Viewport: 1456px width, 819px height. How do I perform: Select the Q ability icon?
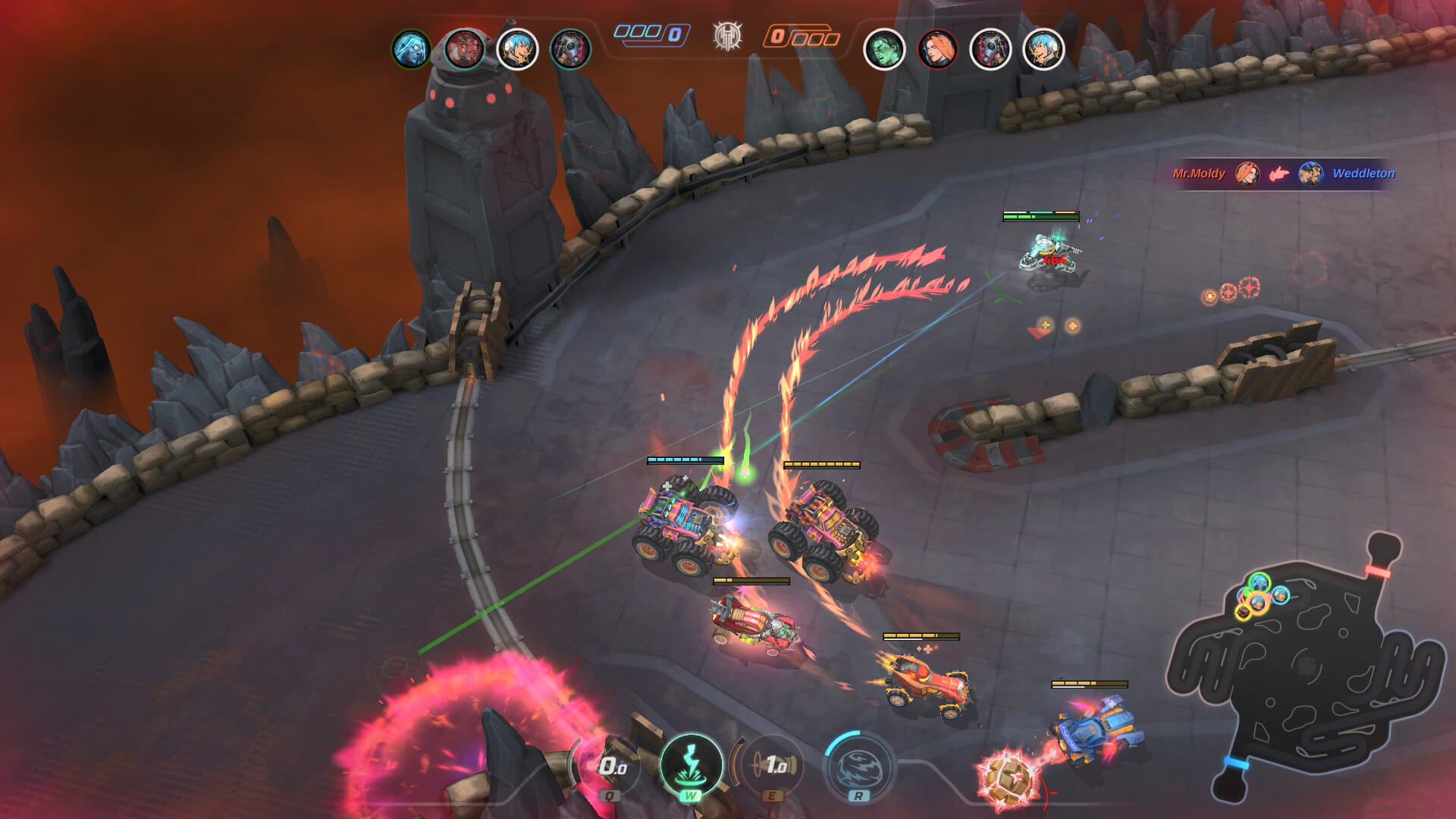(610, 766)
